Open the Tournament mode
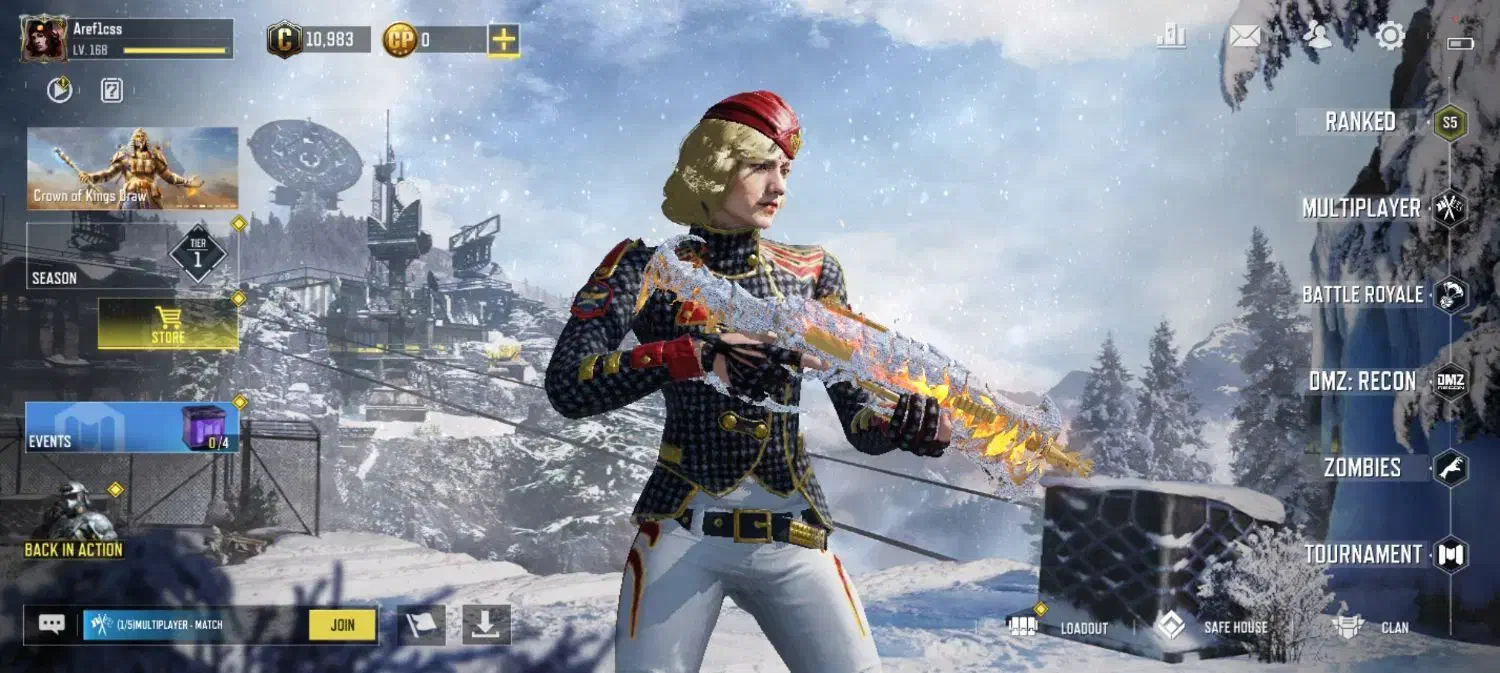This screenshot has width=1500, height=673. point(1362,554)
